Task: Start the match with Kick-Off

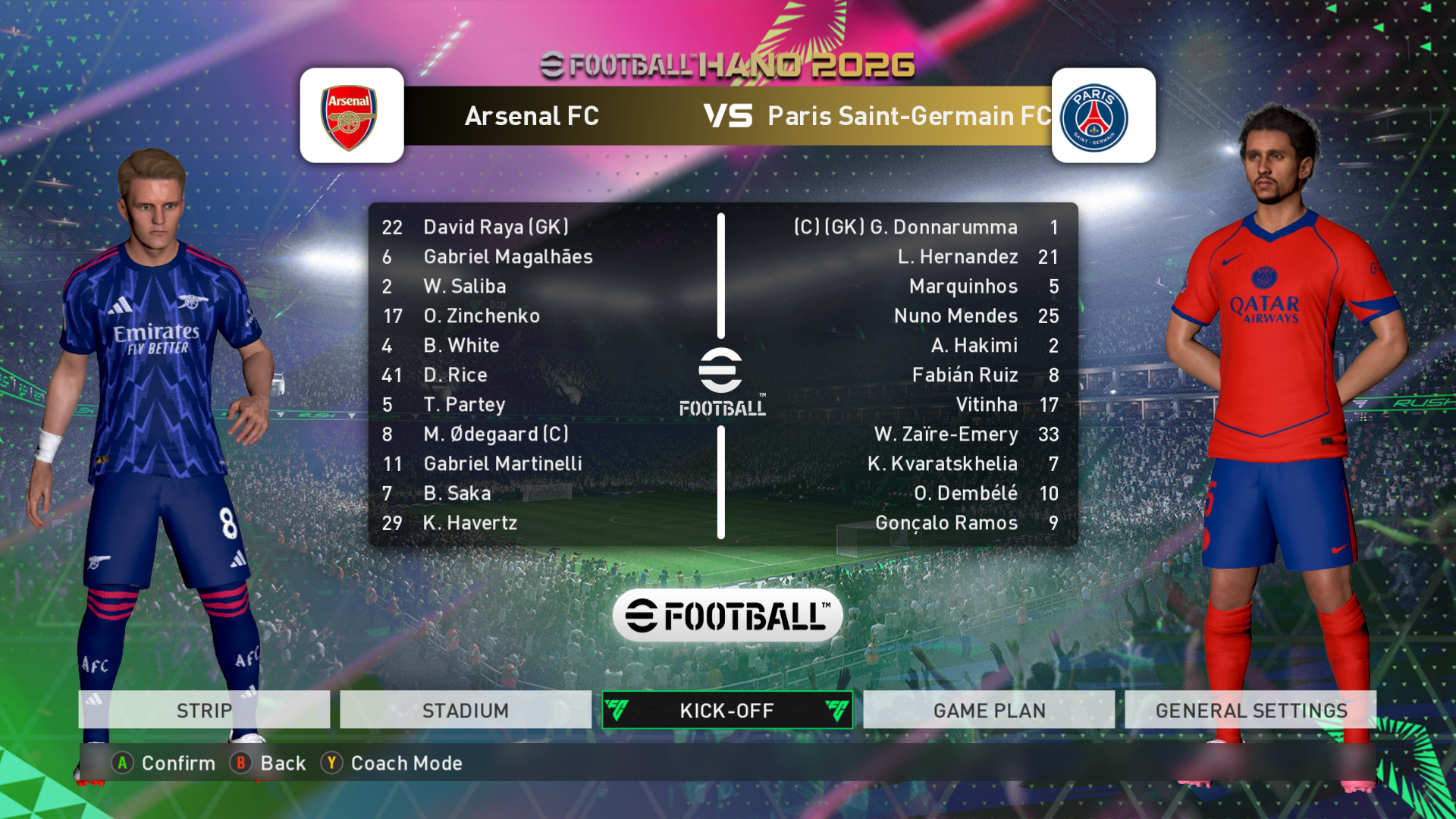Action: (727, 710)
